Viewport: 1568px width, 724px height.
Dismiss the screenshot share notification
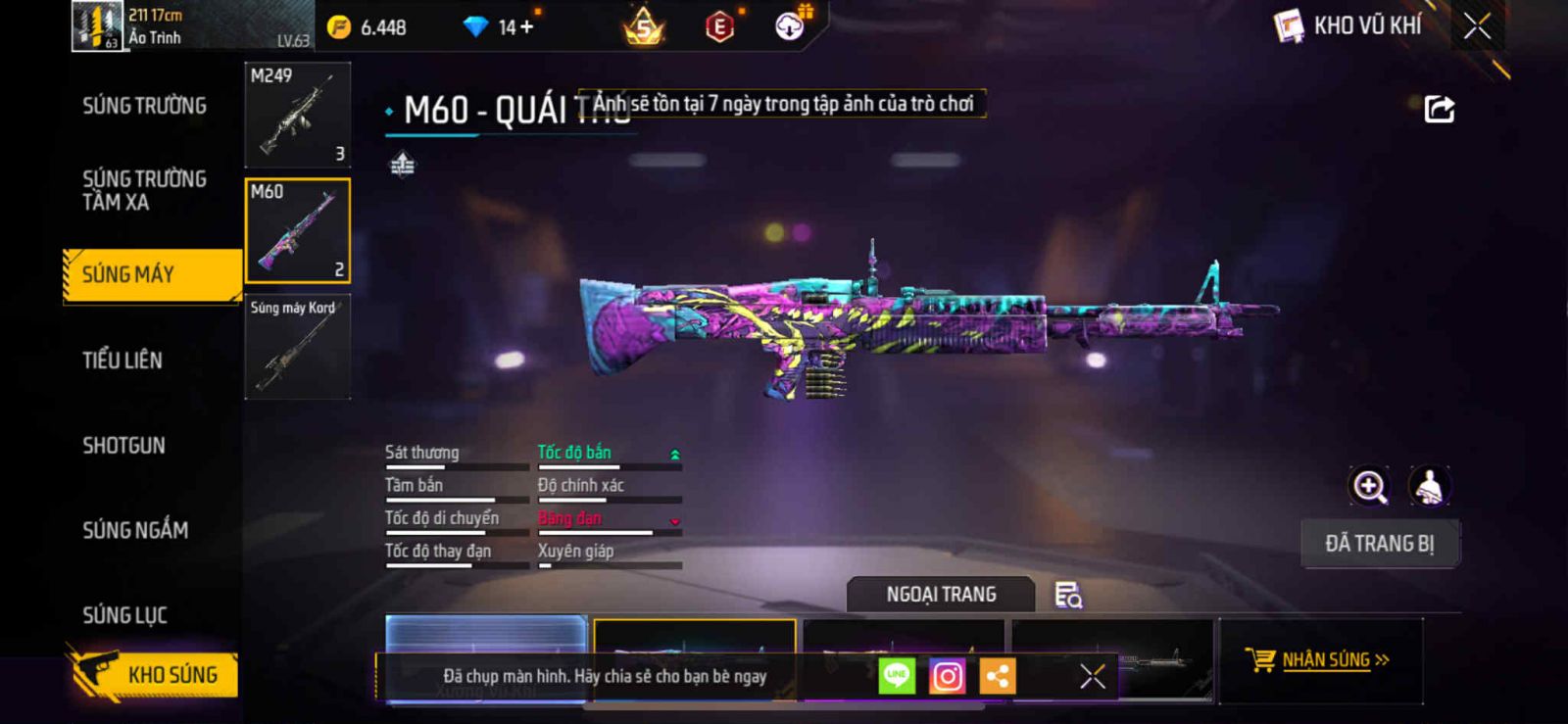(x=1092, y=676)
